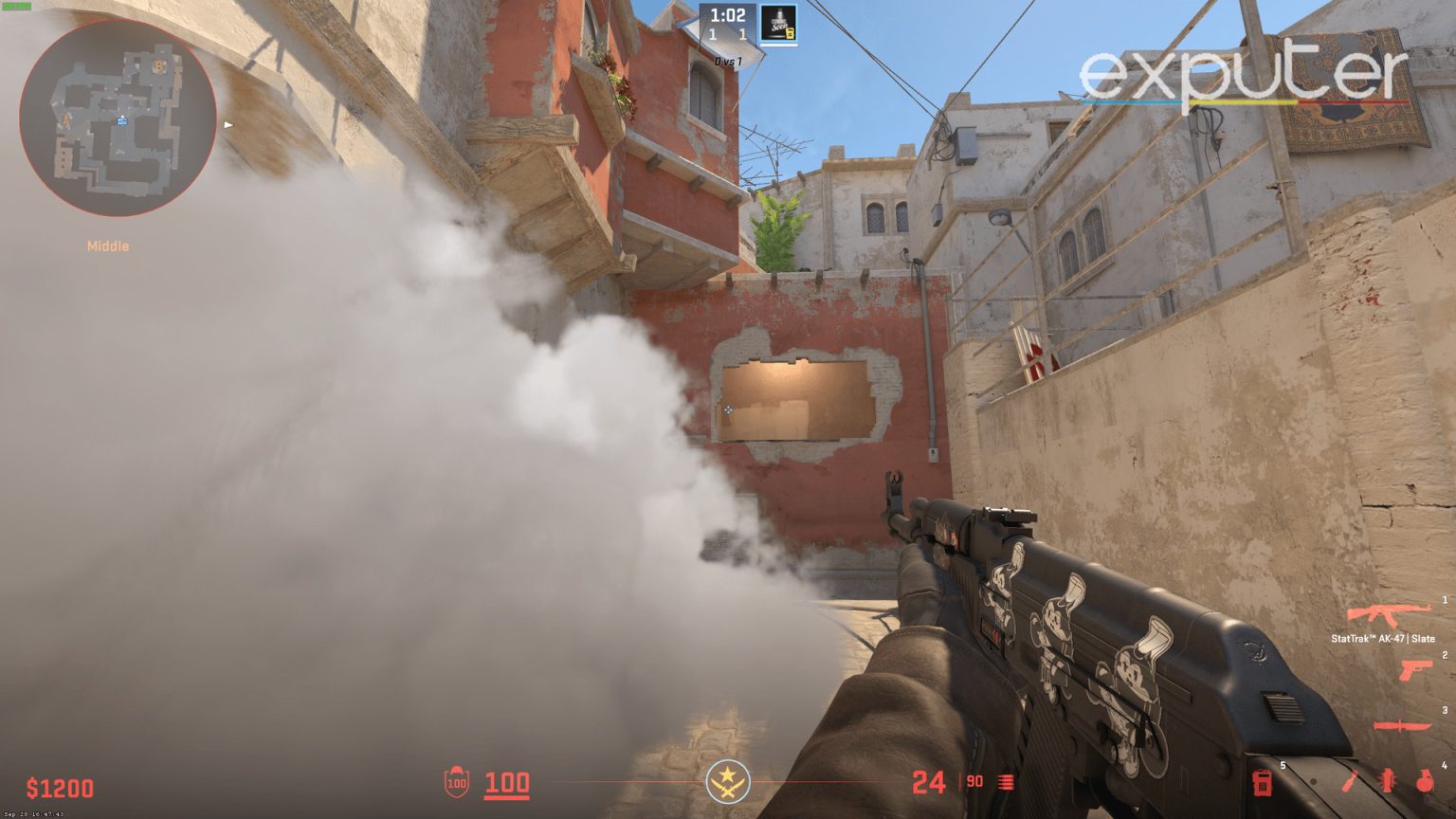Click the Middle location label under the minimap

point(106,246)
